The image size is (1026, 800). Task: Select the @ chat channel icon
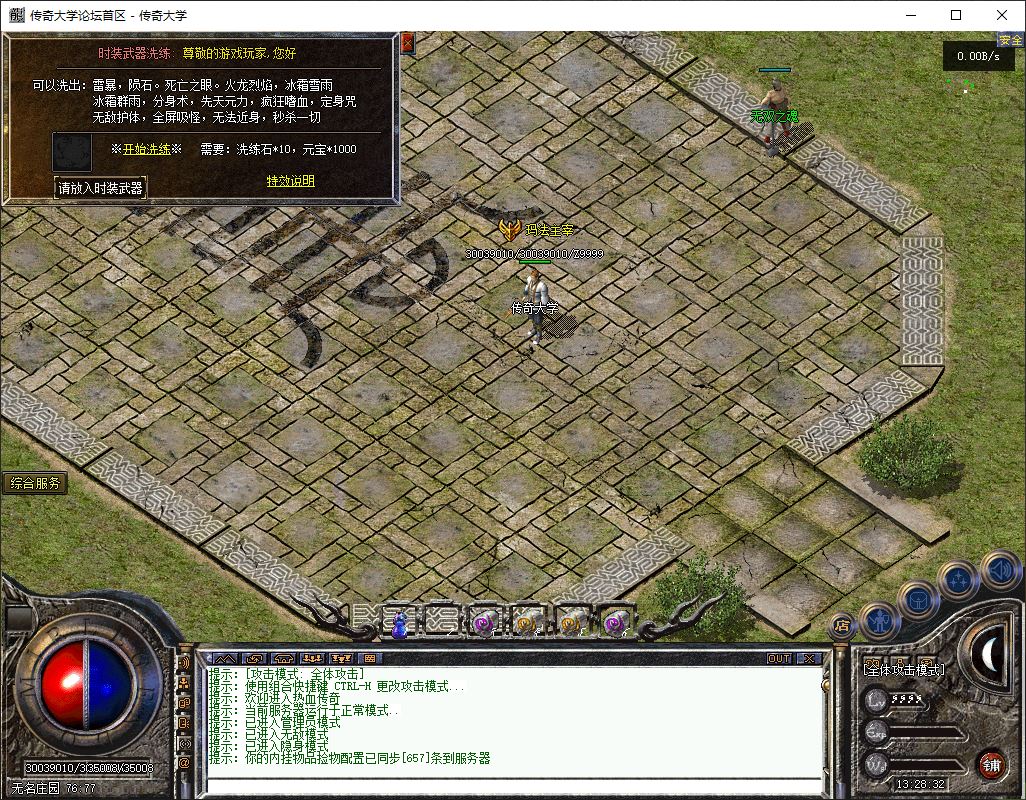coord(185,763)
